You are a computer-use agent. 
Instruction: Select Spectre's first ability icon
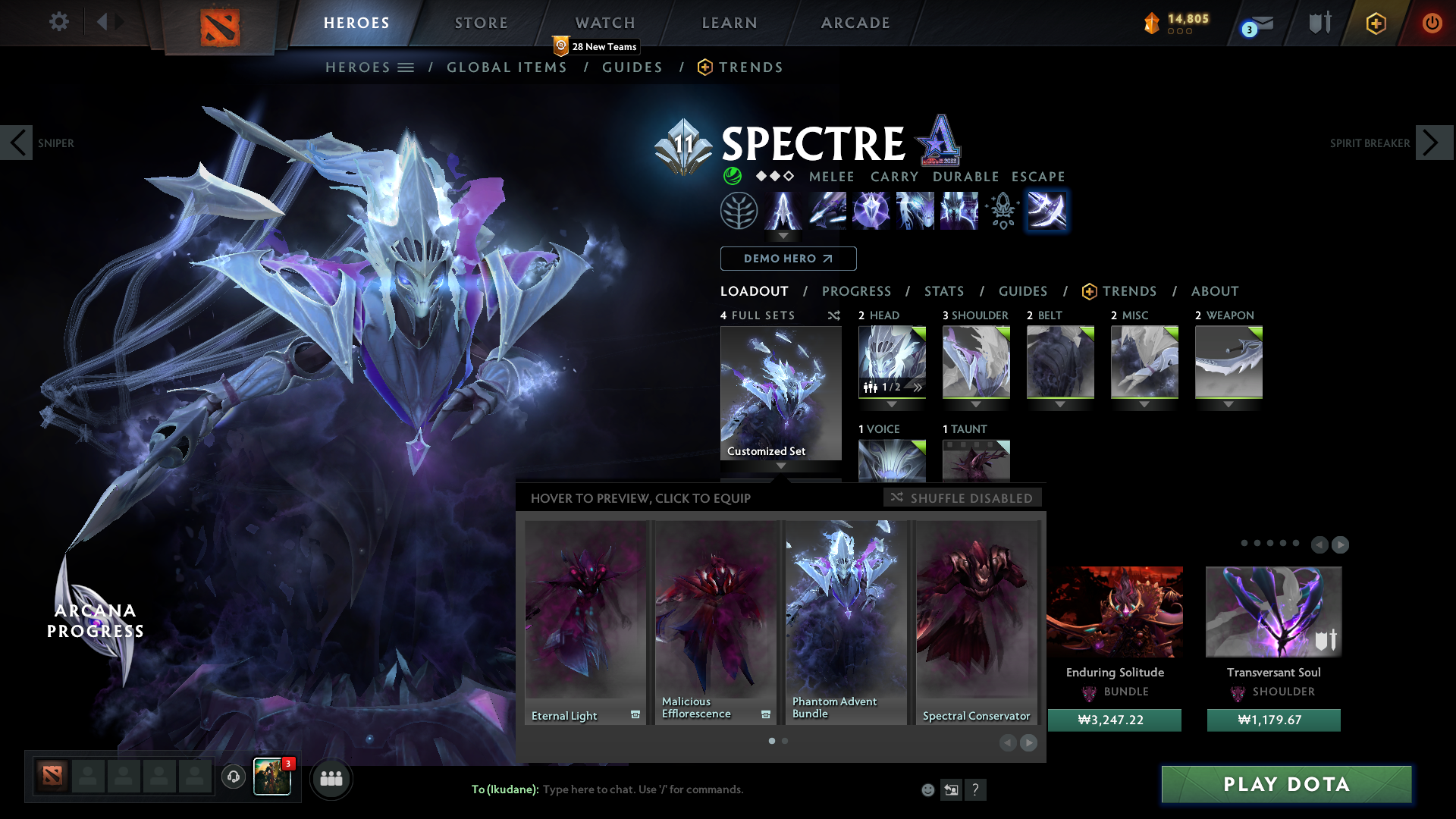coord(784,210)
